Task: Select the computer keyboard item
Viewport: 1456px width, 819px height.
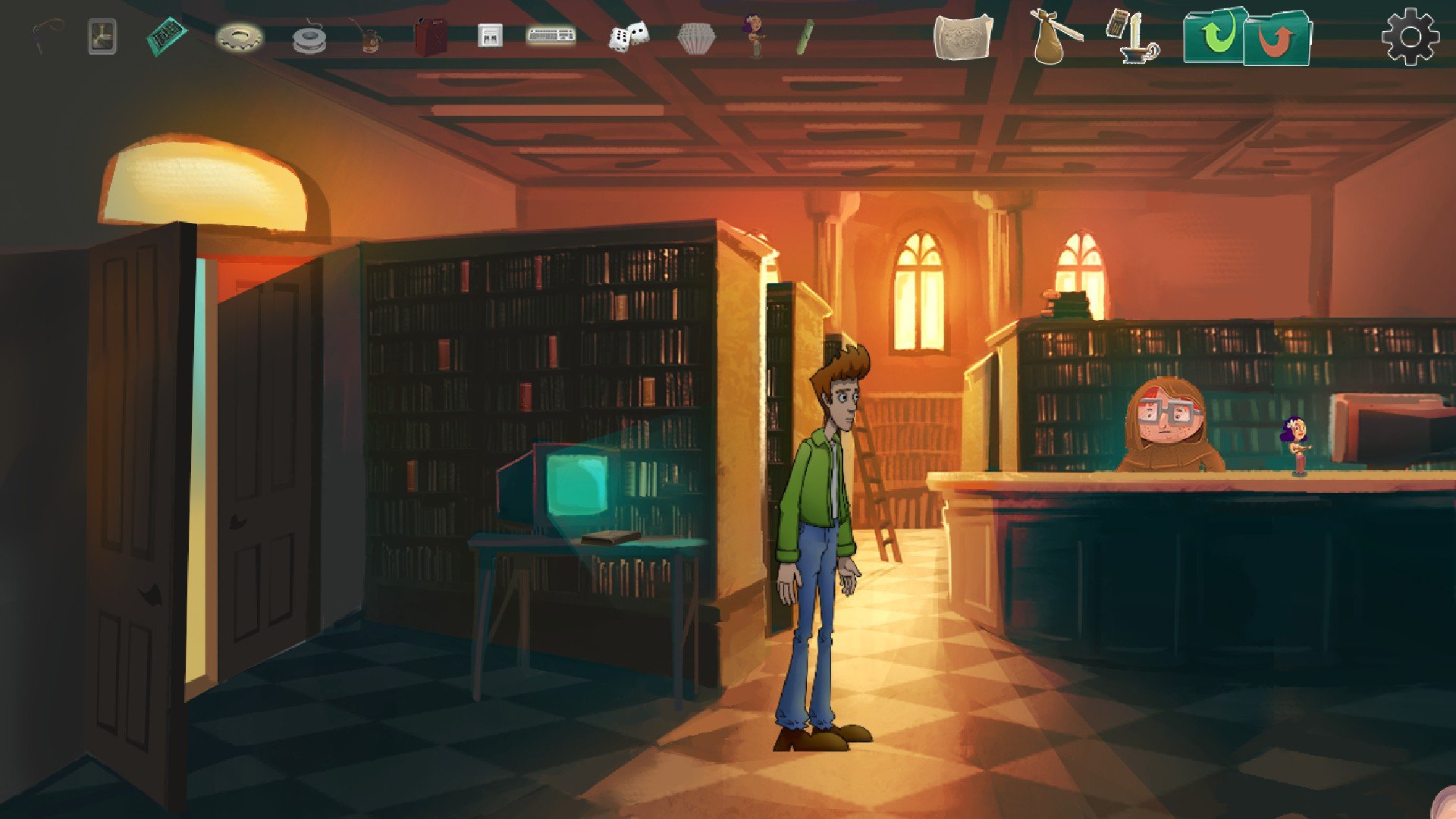Action: (551, 35)
